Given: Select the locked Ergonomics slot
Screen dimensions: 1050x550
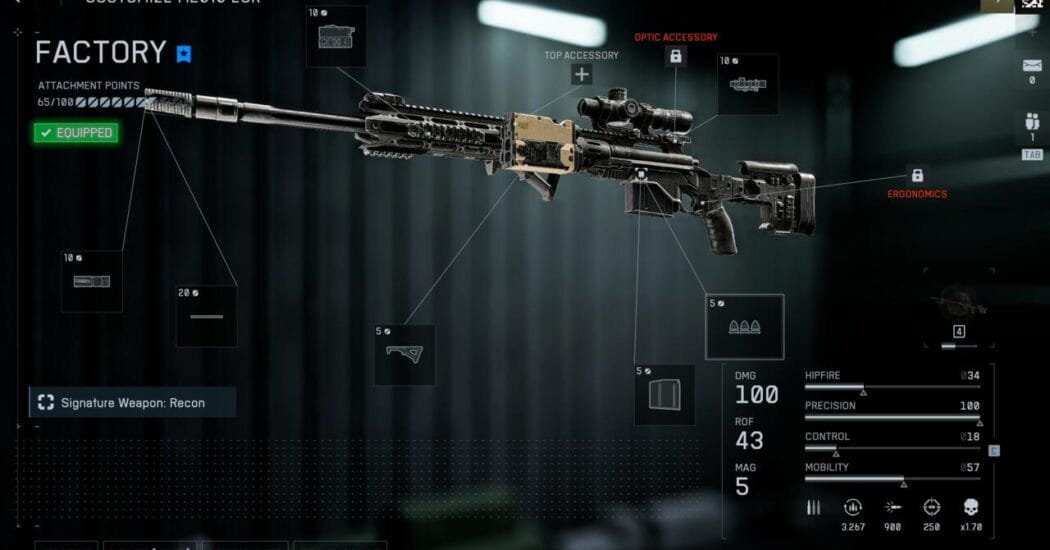Looking at the screenshot, I should 917,175.
